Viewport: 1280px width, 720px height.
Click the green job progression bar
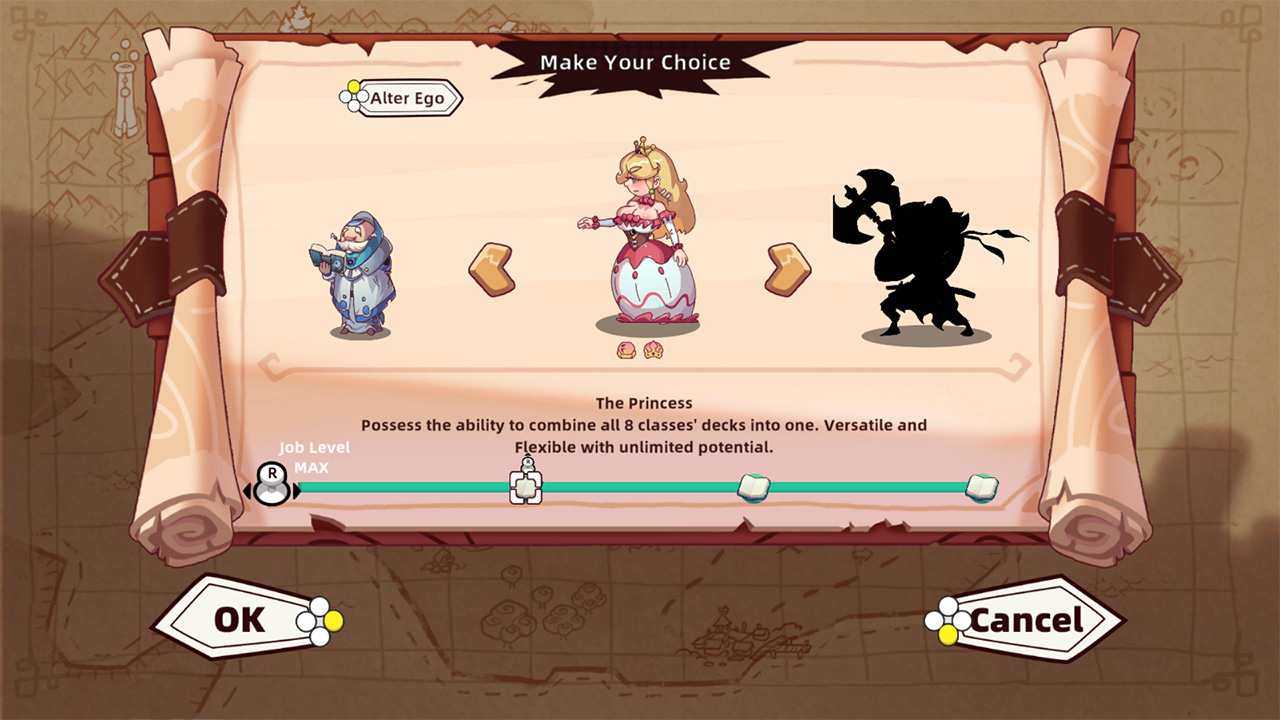[x=640, y=489]
